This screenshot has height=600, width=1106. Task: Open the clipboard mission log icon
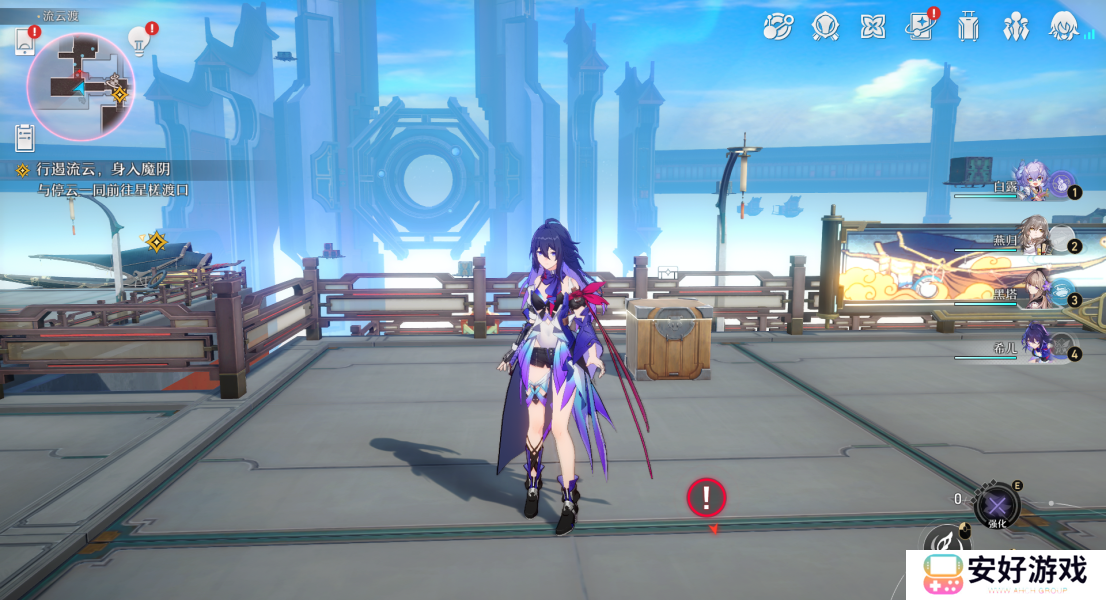(x=25, y=136)
